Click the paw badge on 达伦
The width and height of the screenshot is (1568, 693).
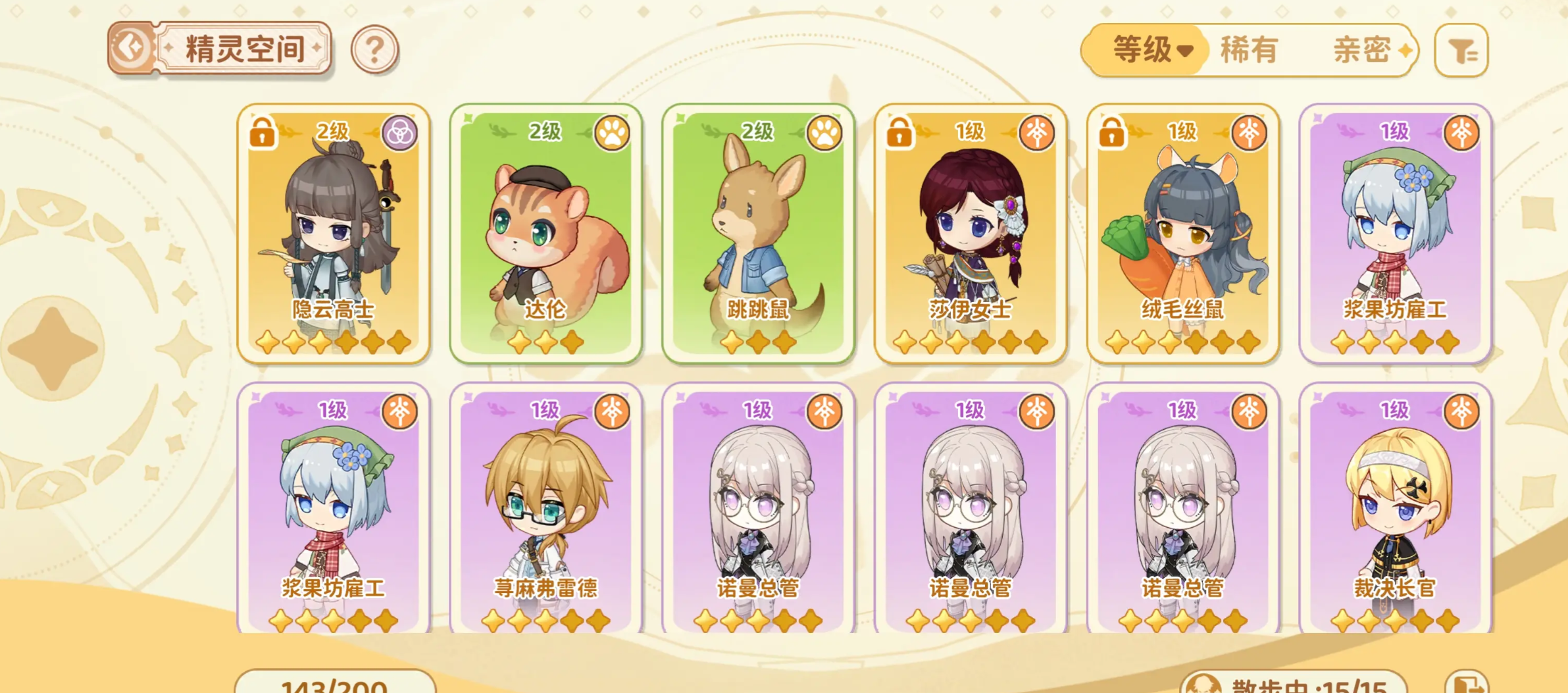pyautogui.click(x=612, y=133)
